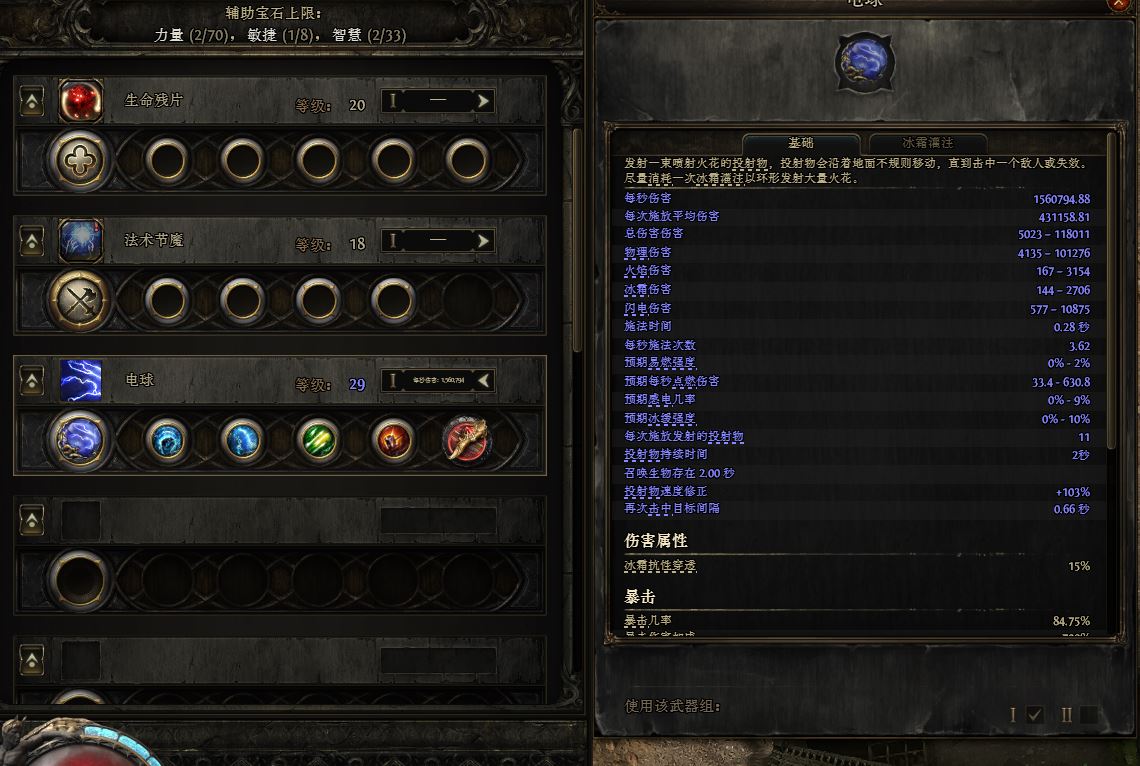Open the 生命残片 row's arrow button
Screen dimensions: 1140x766
pos(484,101)
